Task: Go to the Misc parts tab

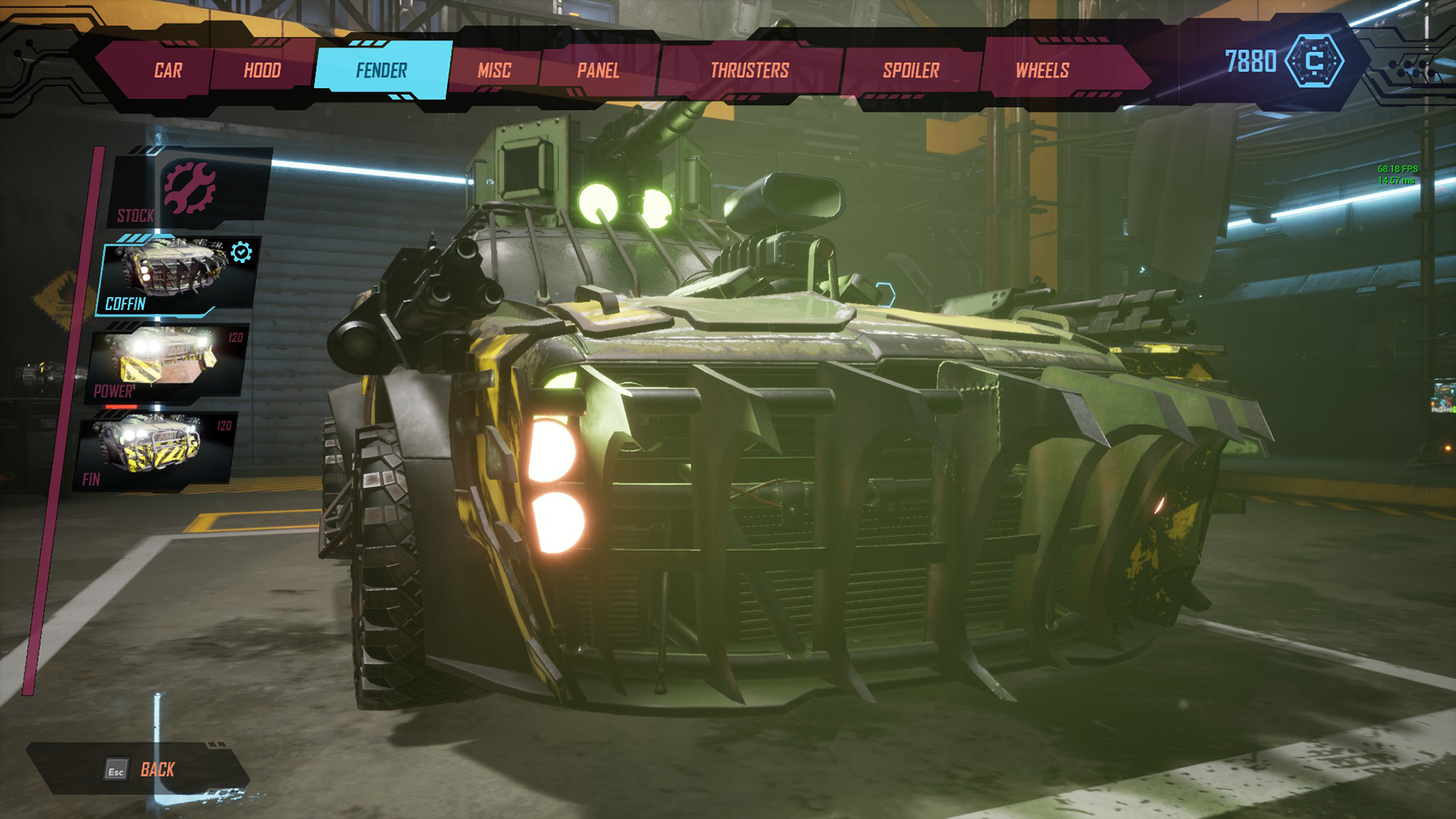Action: pos(494,71)
